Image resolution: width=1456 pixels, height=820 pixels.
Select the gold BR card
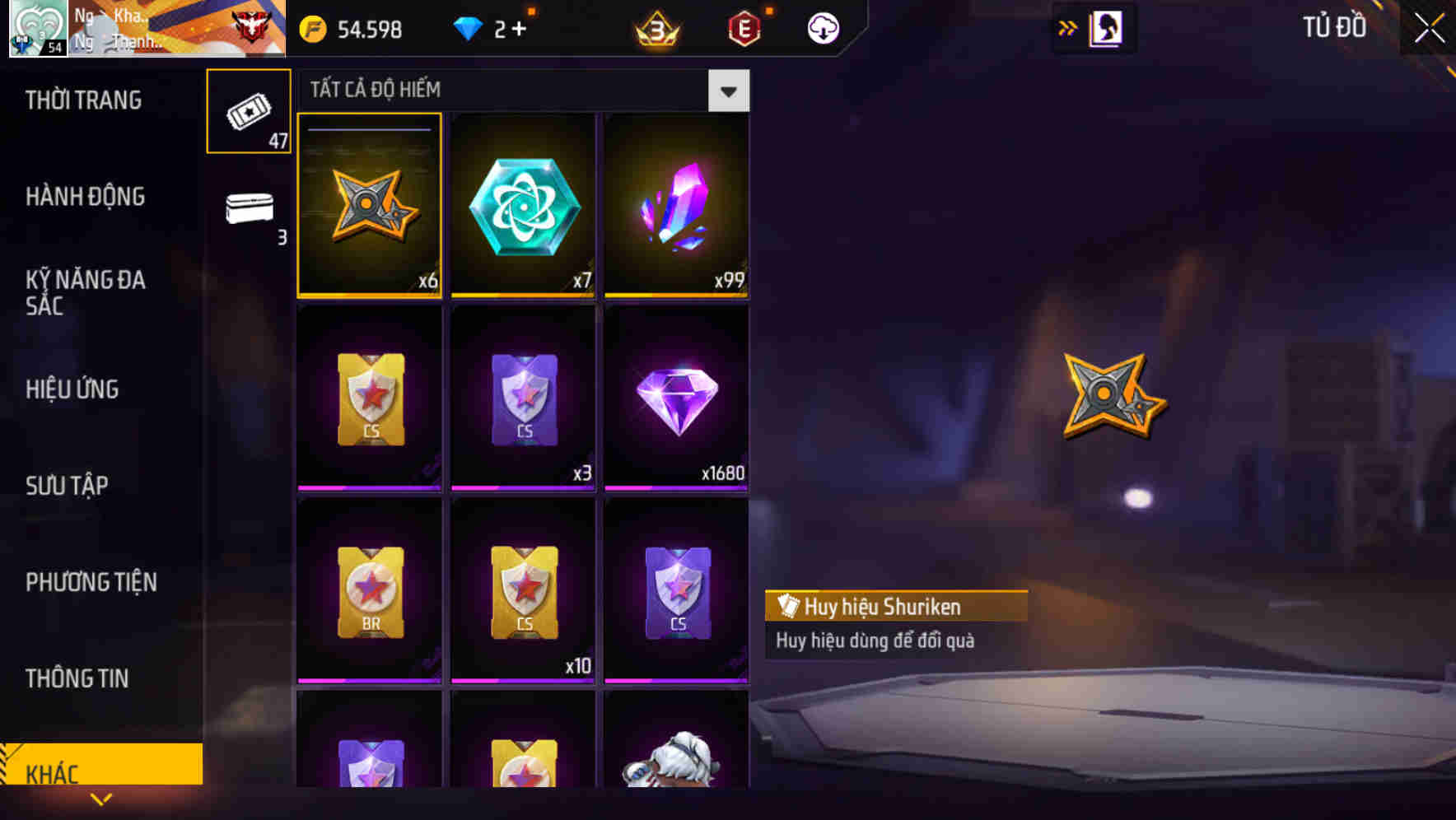click(x=369, y=591)
